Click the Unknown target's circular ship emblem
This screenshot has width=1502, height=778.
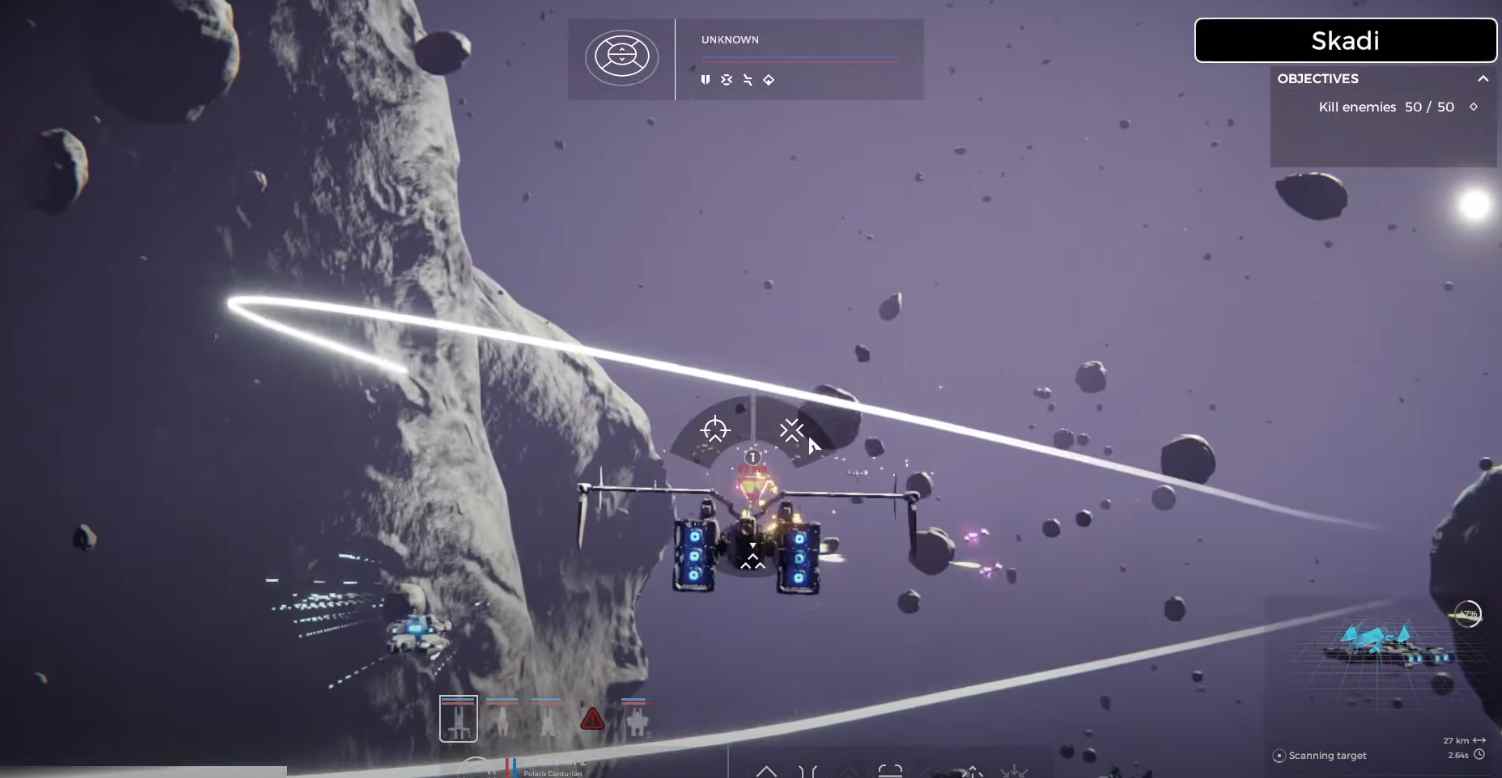[x=622, y=57]
